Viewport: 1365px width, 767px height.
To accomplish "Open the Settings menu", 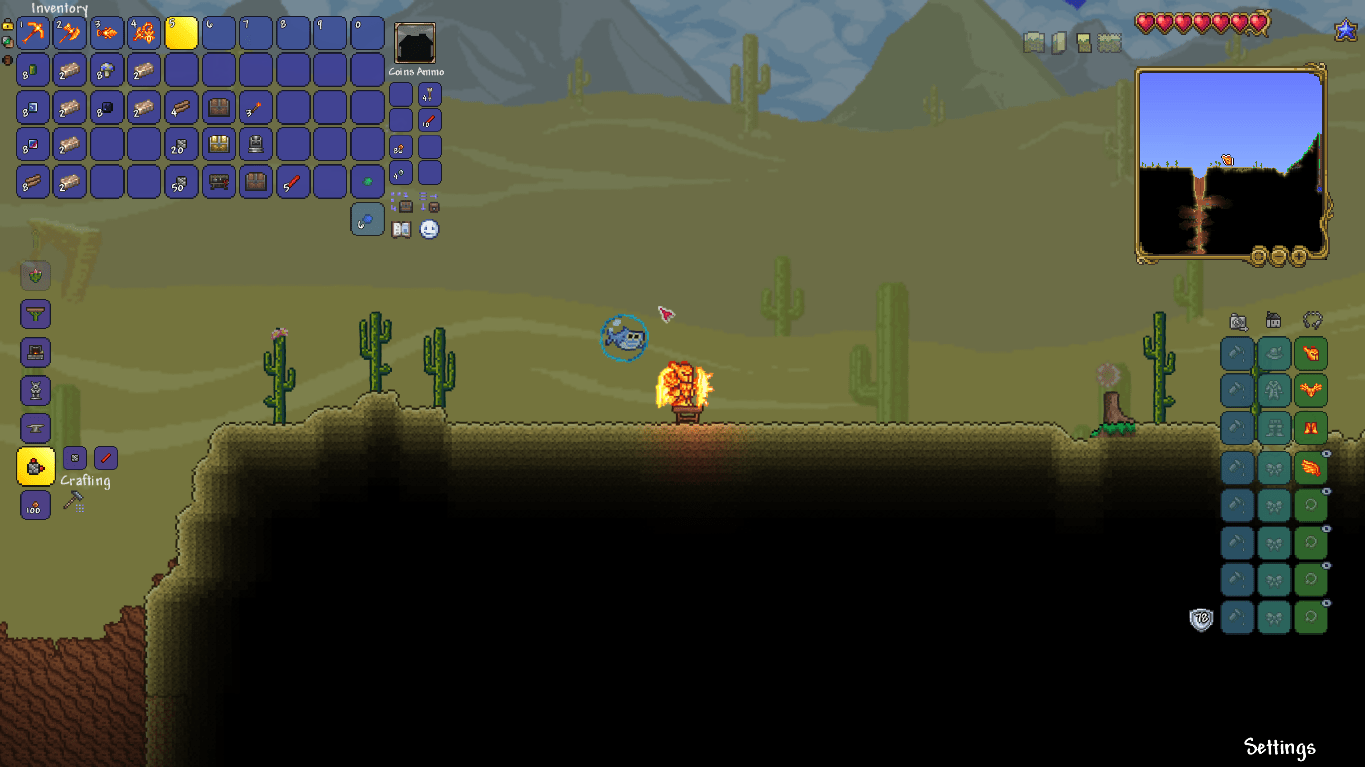I will coord(1279,747).
